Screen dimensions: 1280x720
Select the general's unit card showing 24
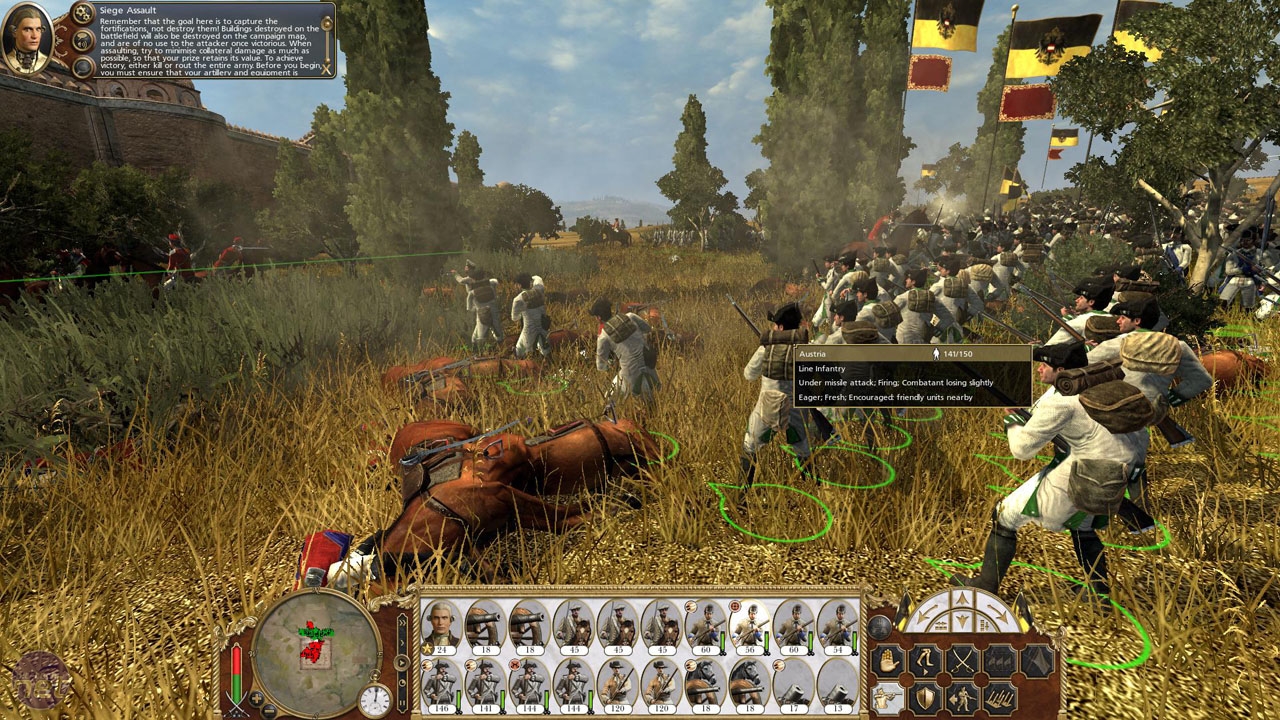pyautogui.click(x=441, y=627)
